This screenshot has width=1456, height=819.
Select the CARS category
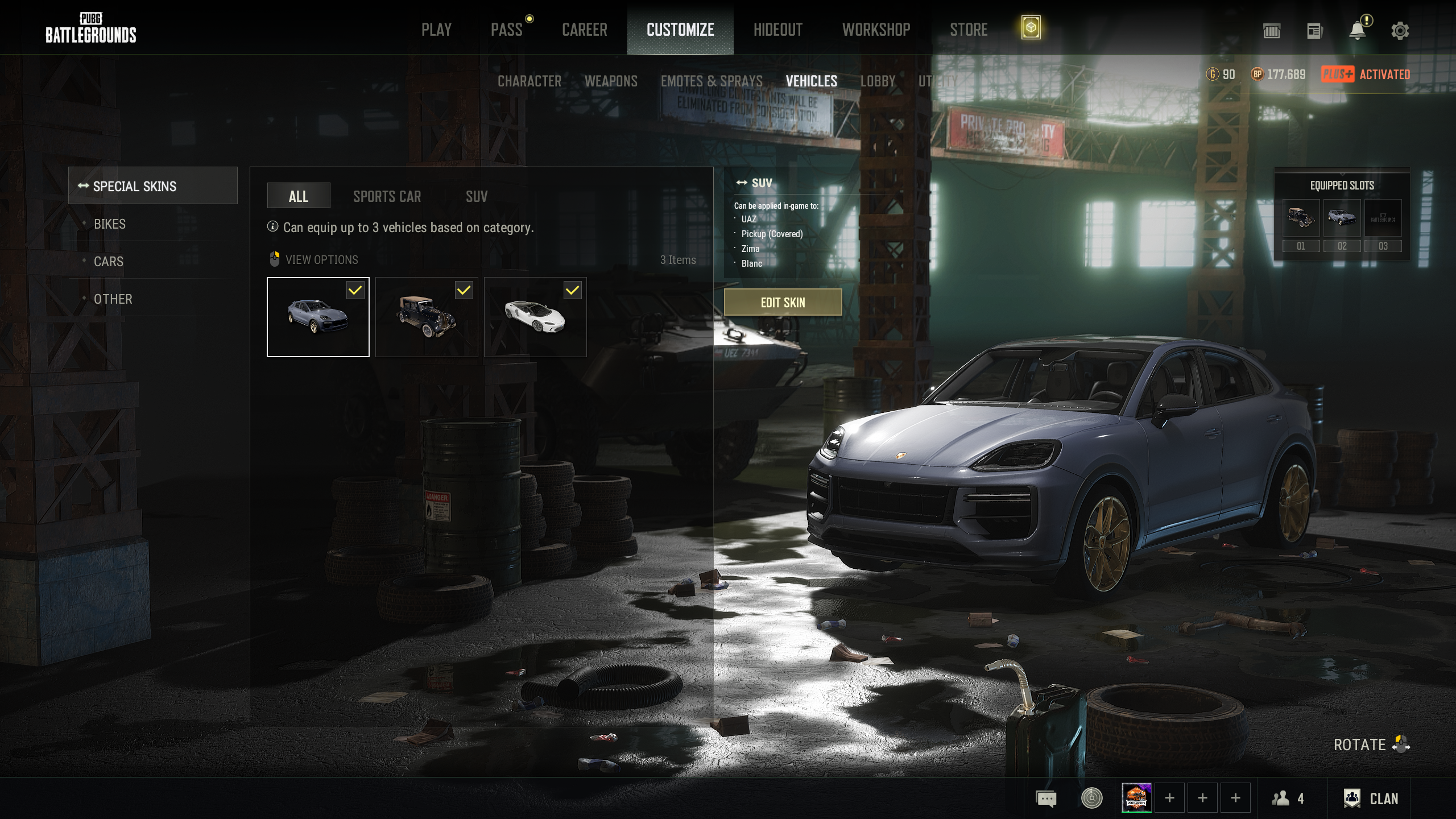click(x=109, y=262)
